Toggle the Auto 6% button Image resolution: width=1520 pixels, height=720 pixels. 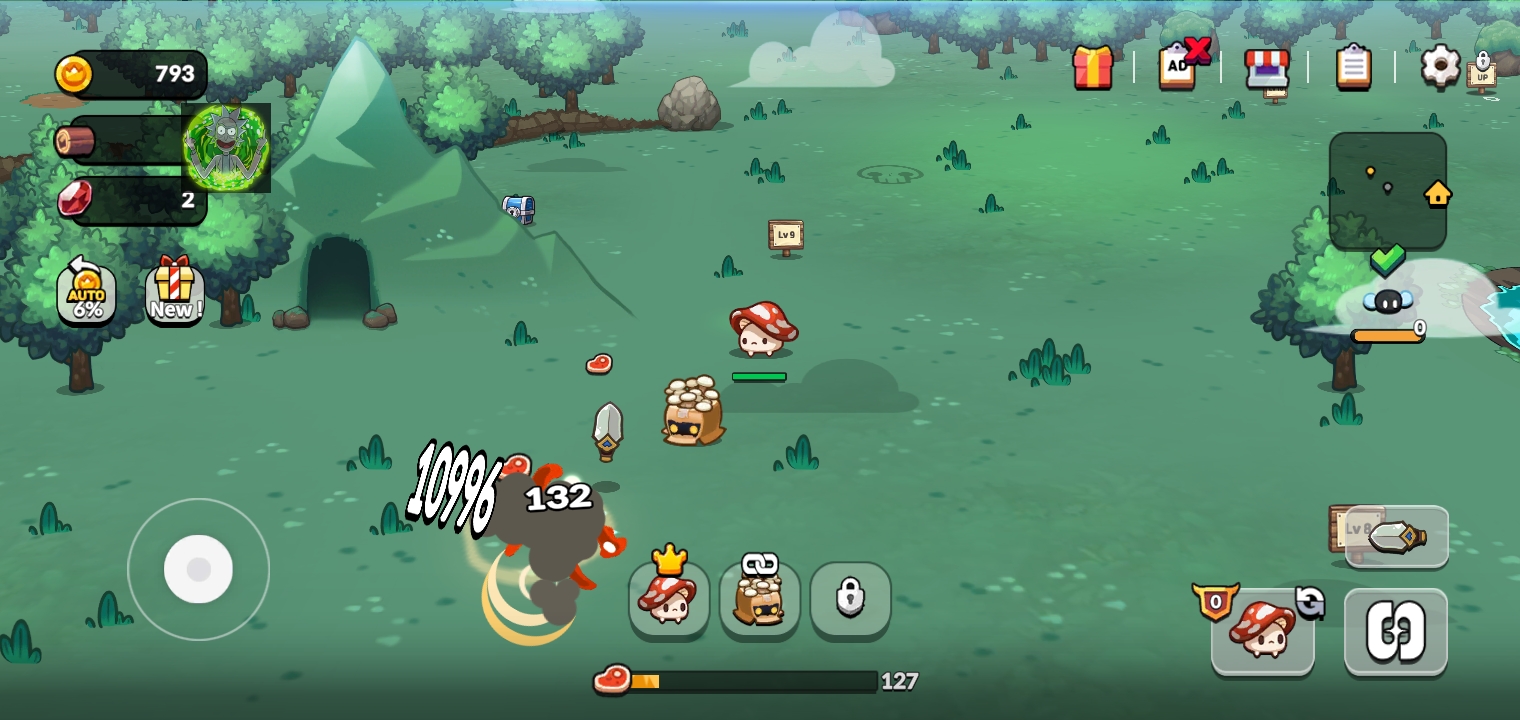pos(87,294)
